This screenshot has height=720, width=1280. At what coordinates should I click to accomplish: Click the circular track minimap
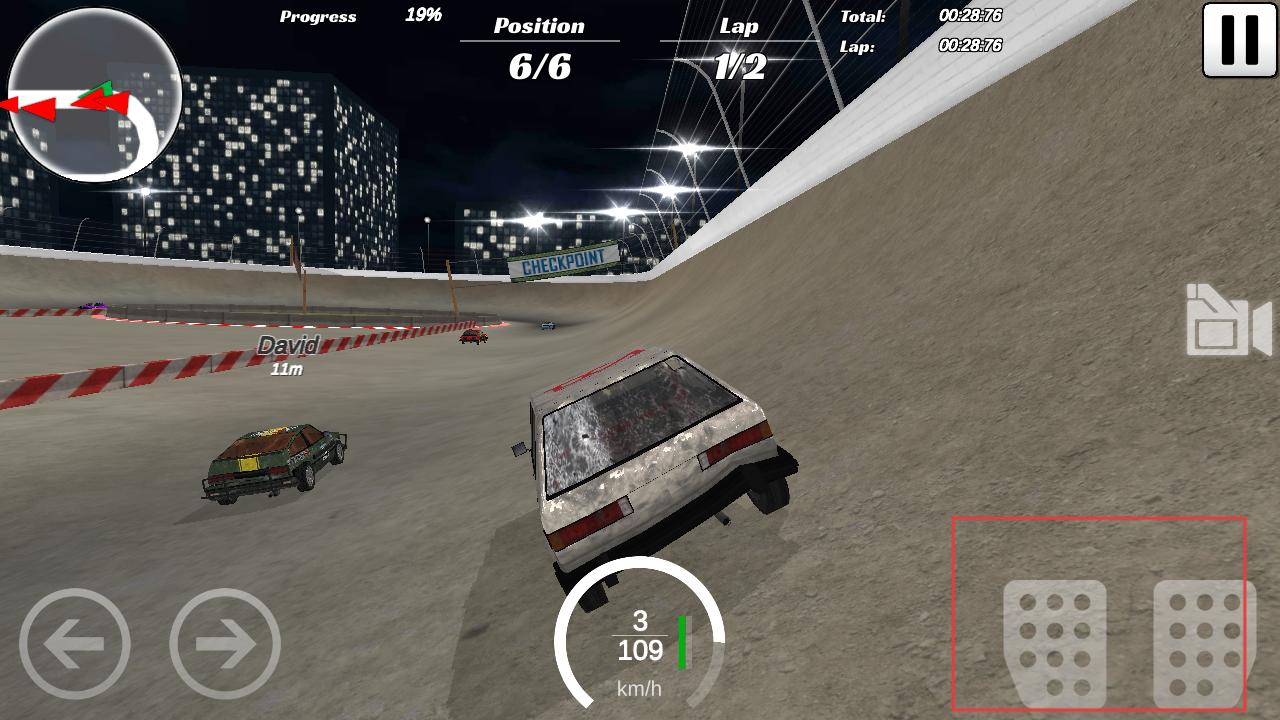tap(94, 96)
